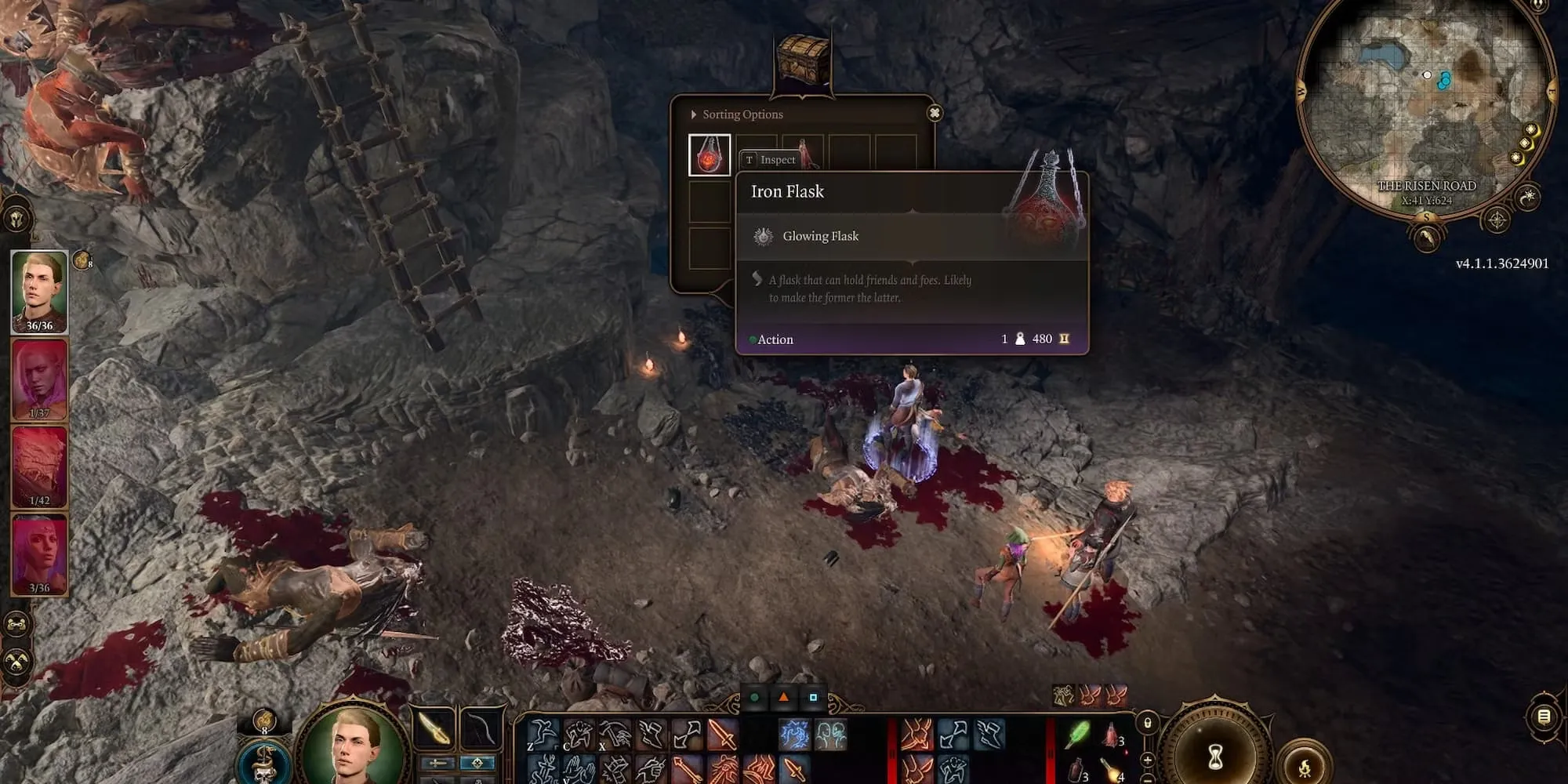Select the party member with 1/37 health
The width and height of the screenshot is (1568, 784).
[x=39, y=379]
